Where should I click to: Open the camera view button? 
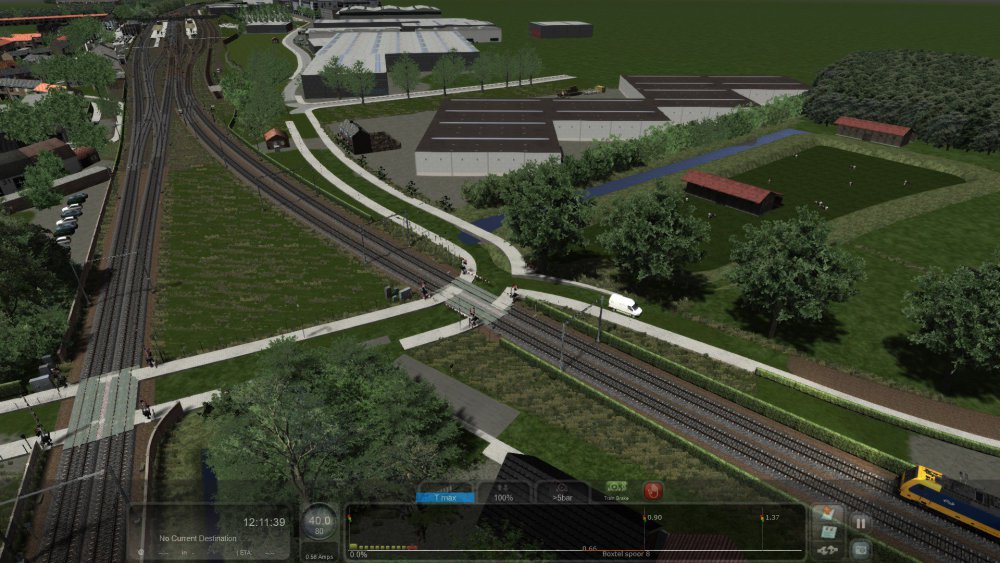coord(859,547)
